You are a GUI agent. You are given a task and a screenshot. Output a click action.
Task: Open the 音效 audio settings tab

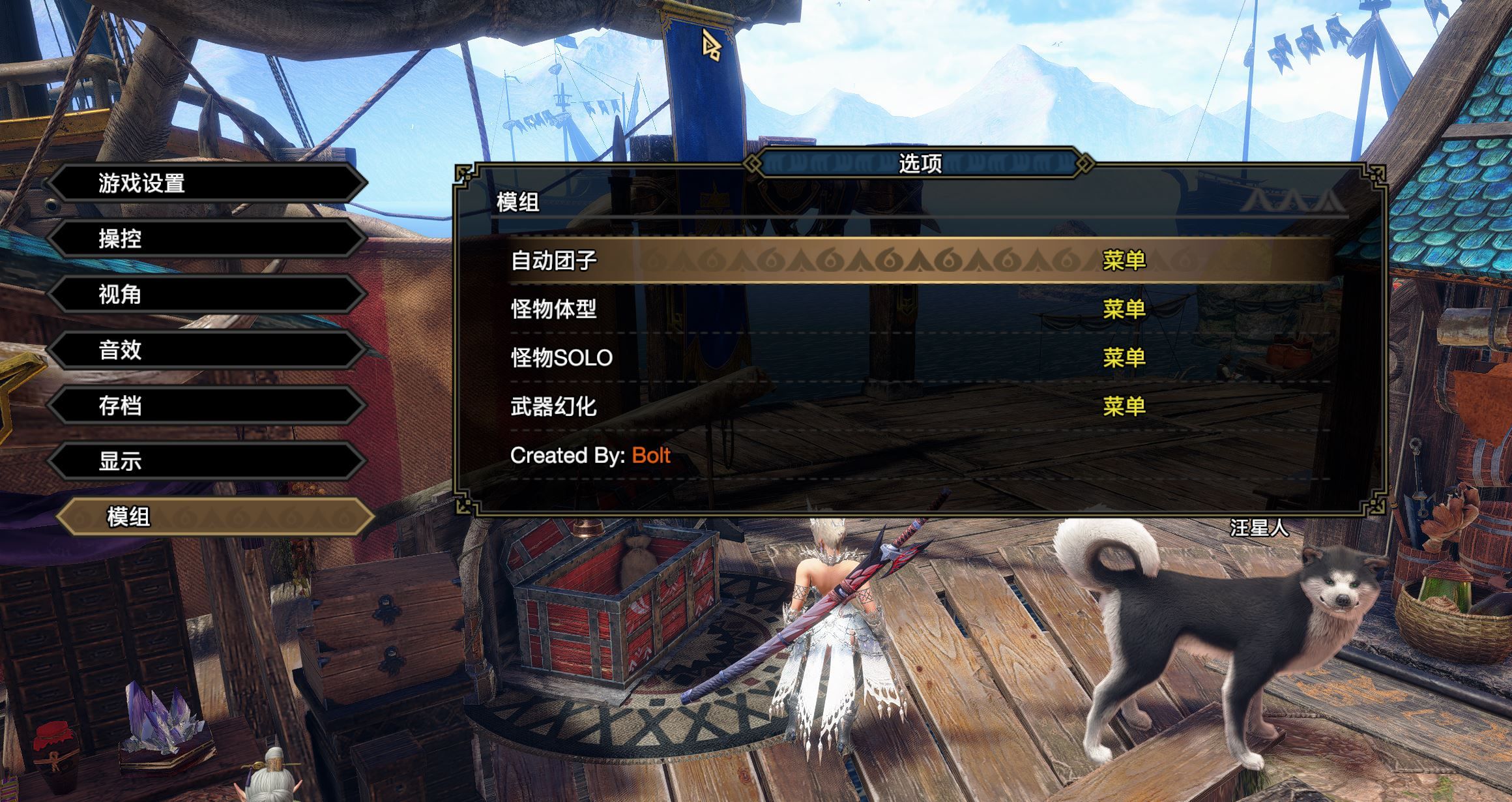[209, 351]
